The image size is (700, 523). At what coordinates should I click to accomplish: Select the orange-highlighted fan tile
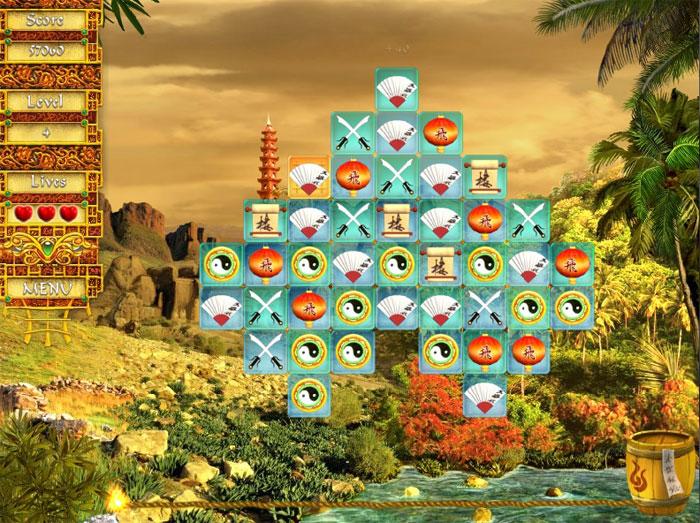click(x=309, y=177)
